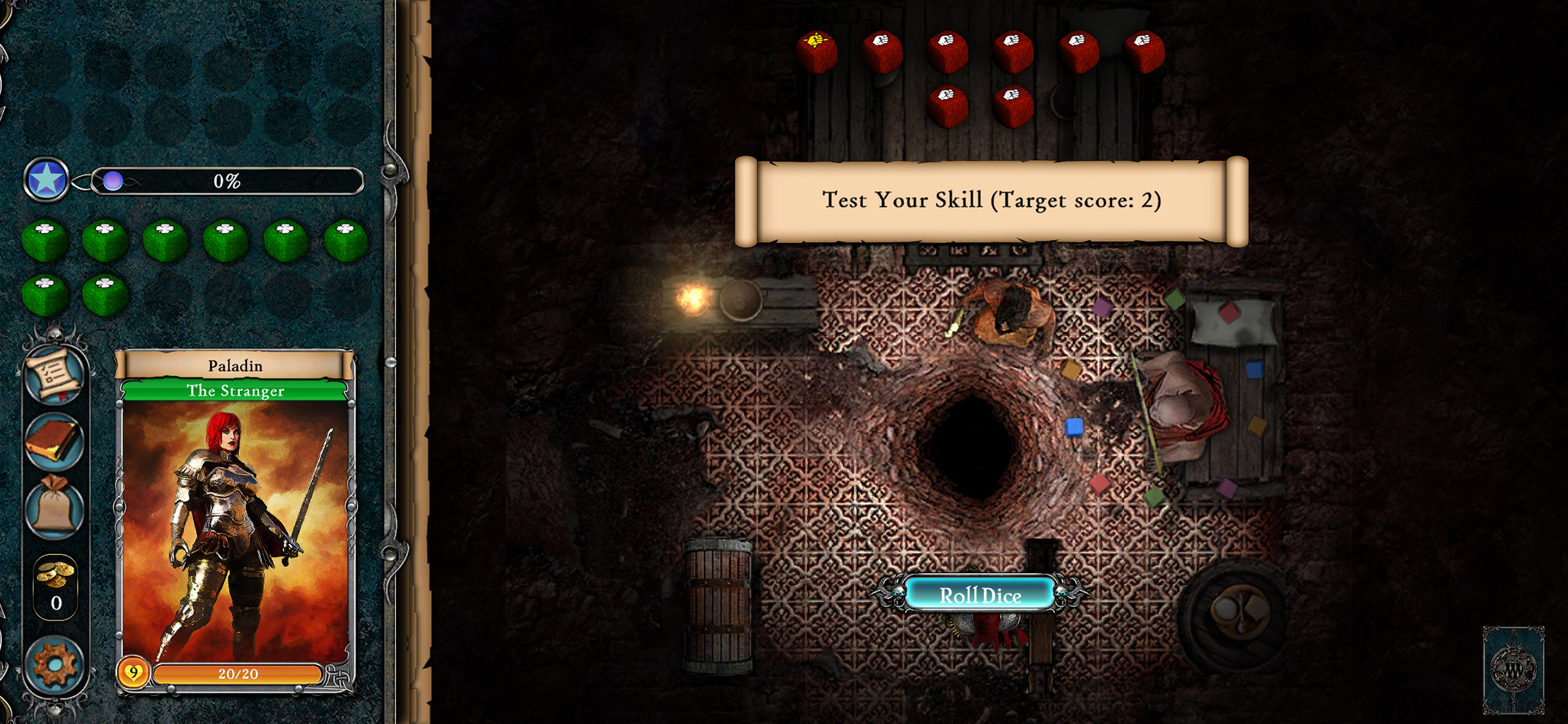Open the gear settings menu

click(54, 665)
